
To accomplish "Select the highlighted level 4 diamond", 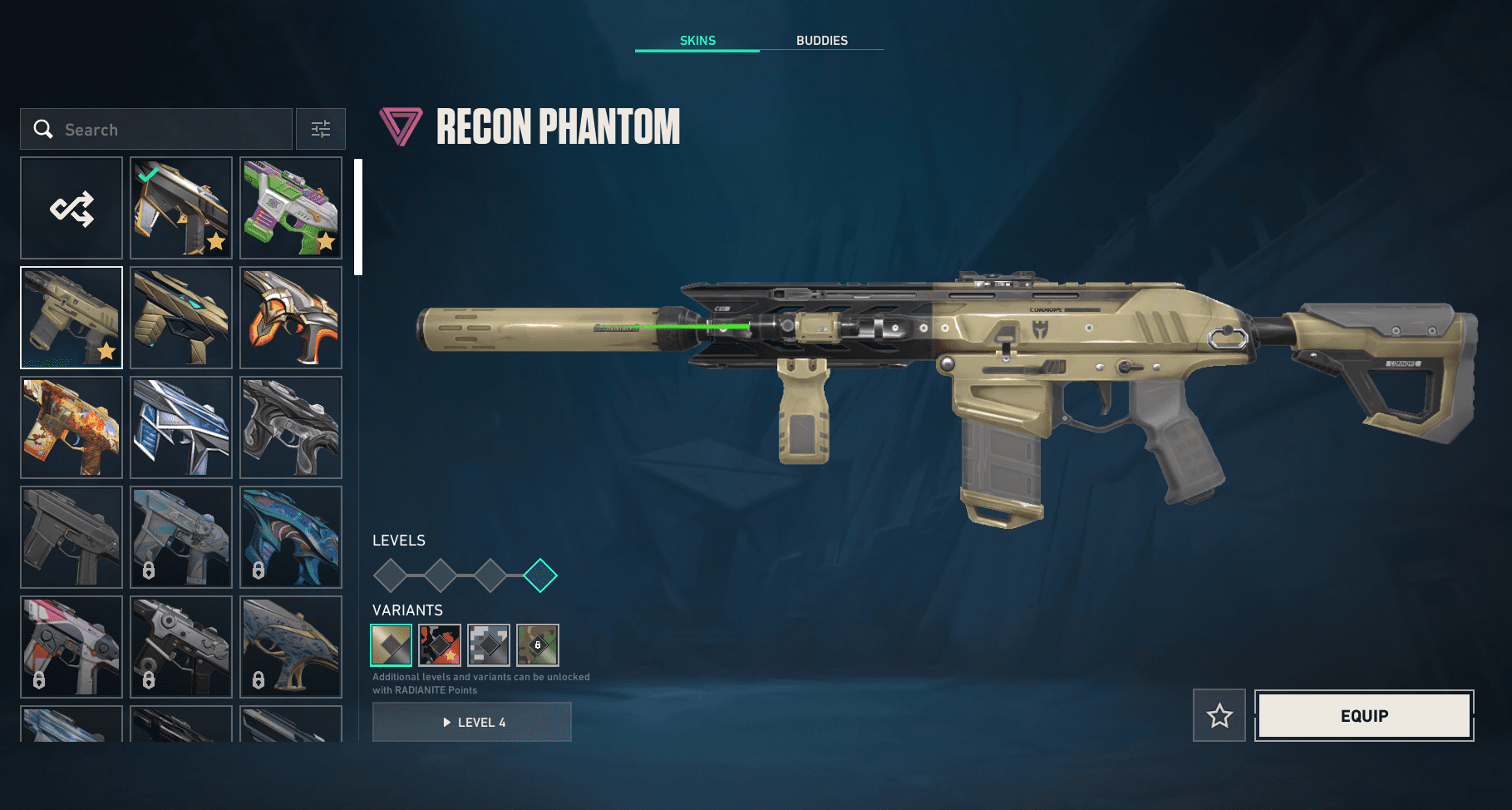I will click(x=540, y=575).
